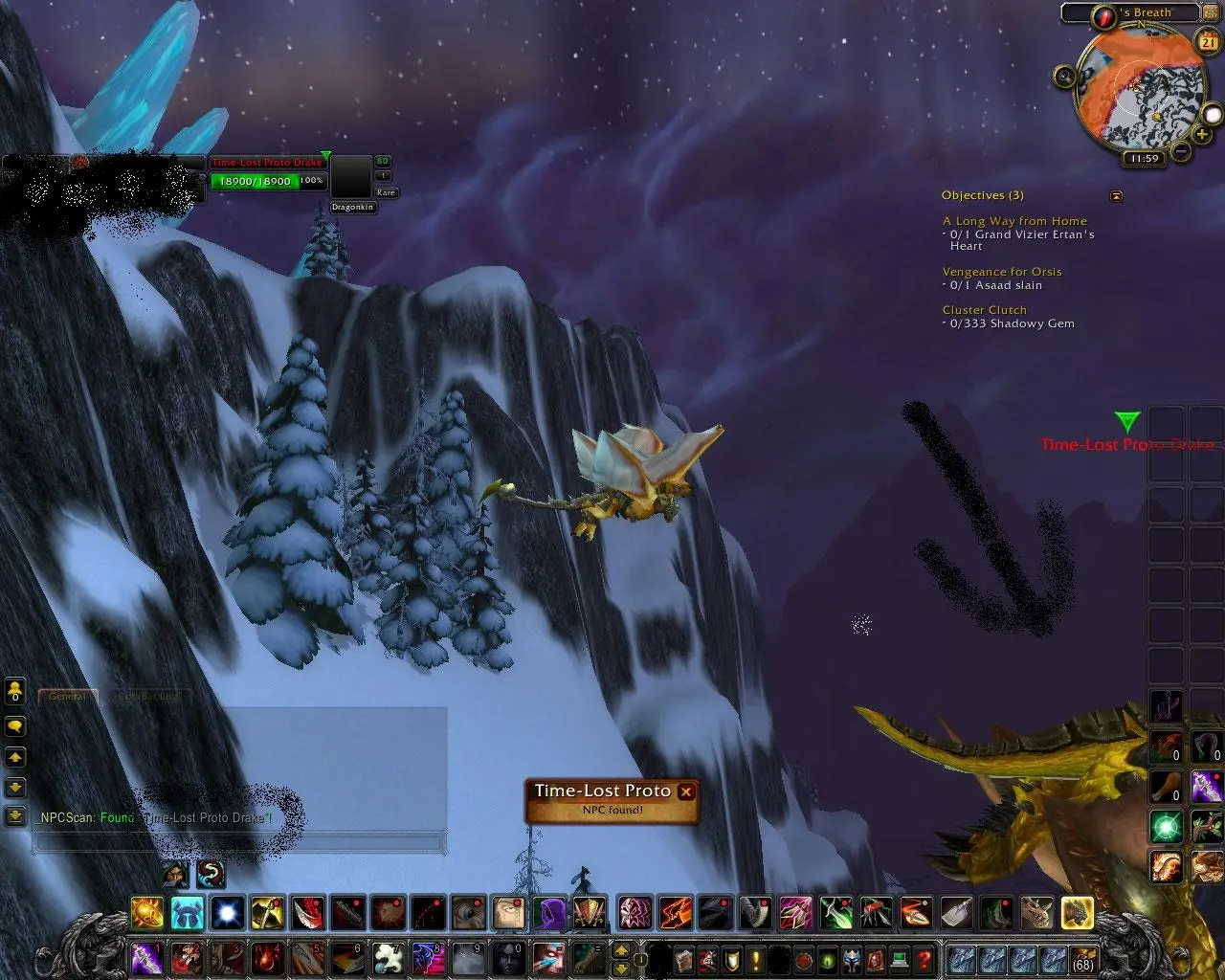Close the Time-Lost Proto NPC found alert
Viewport: 1225px width, 980px height.
(685, 791)
